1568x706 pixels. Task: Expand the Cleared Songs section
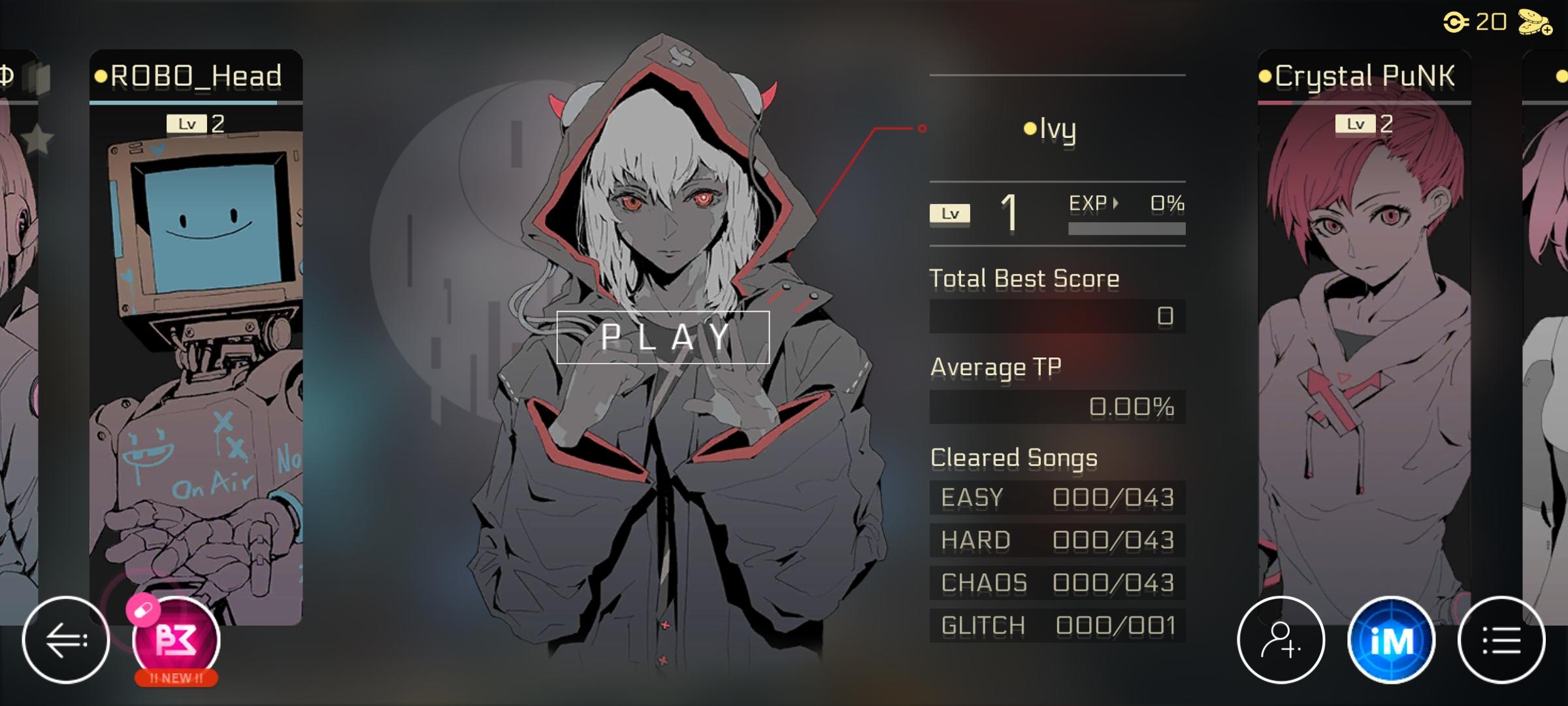1013,458
